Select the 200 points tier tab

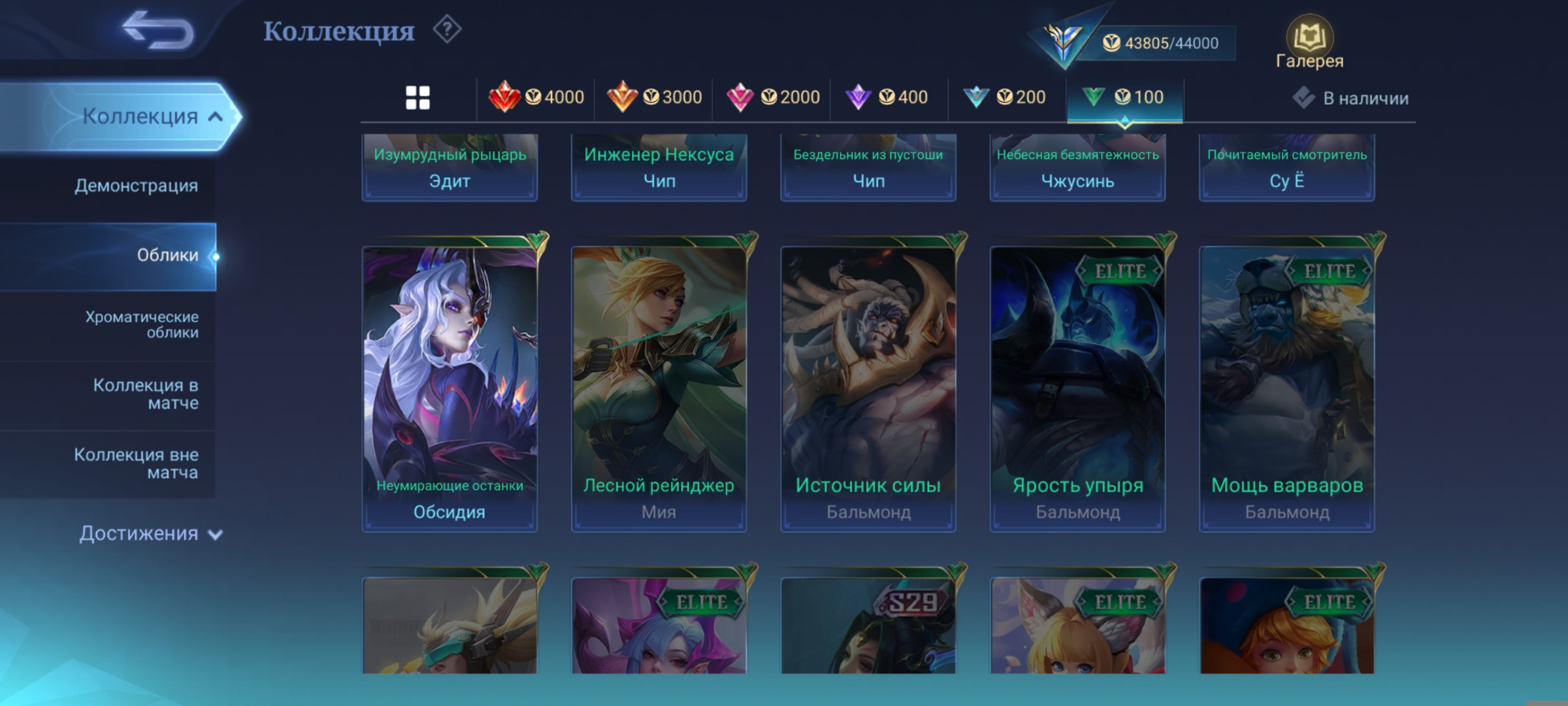tap(1005, 98)
